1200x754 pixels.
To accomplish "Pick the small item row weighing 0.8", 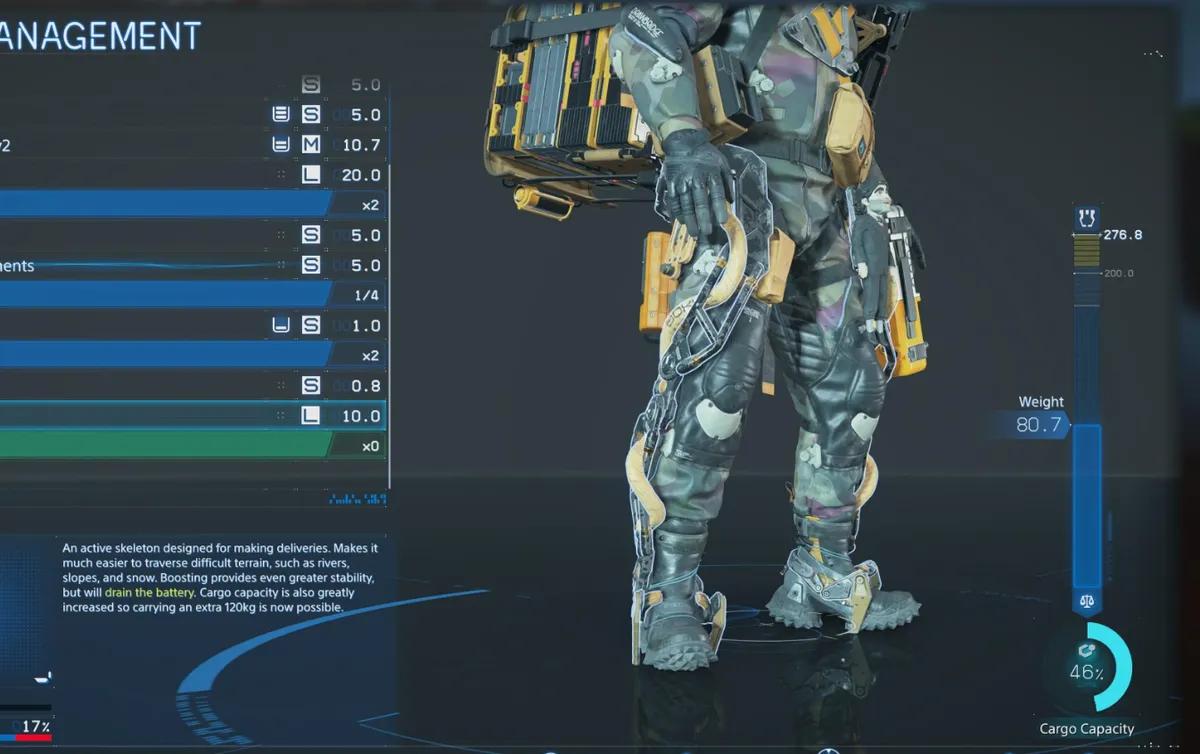I will 190,385.
